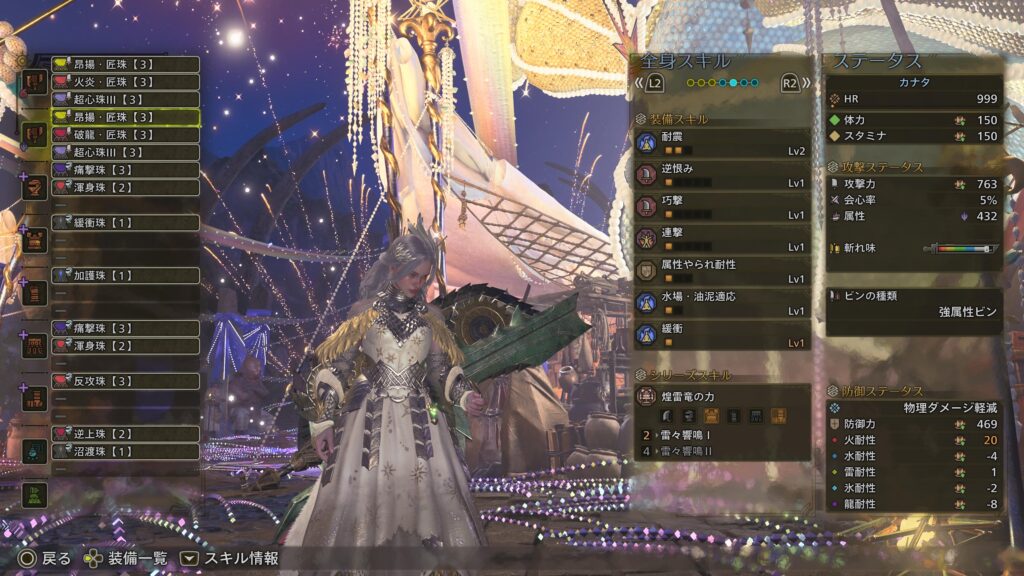Select the 雷々響鳴 II series skill
1024x576 pixels.
pyautogui.click(x=721, y=452)
